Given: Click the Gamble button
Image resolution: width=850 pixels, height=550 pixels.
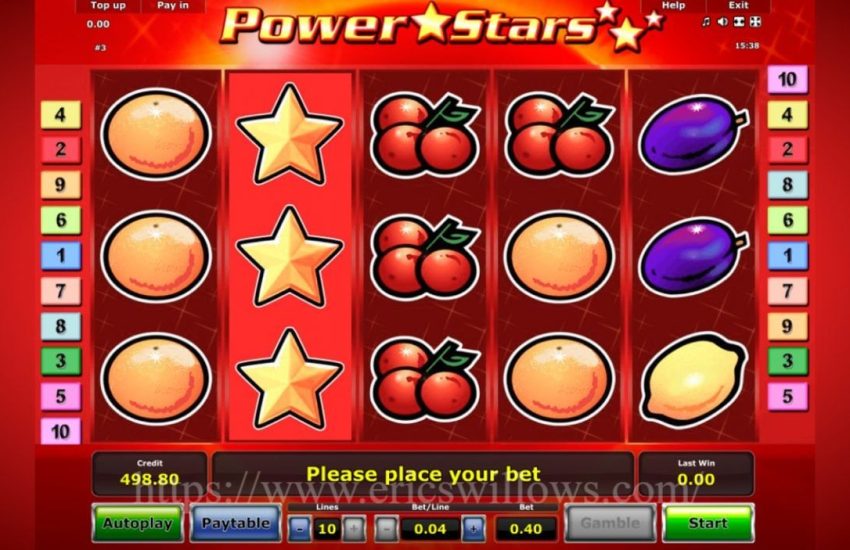Looking at the screenshot, I should [x=610, y=523].
